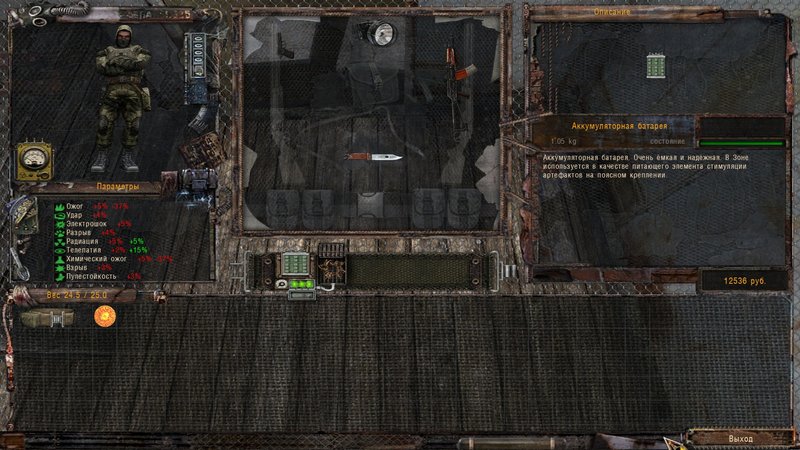The image size is (800, 450).
Task: Select the orange artifact in the backpack
Action: point(103,316)
